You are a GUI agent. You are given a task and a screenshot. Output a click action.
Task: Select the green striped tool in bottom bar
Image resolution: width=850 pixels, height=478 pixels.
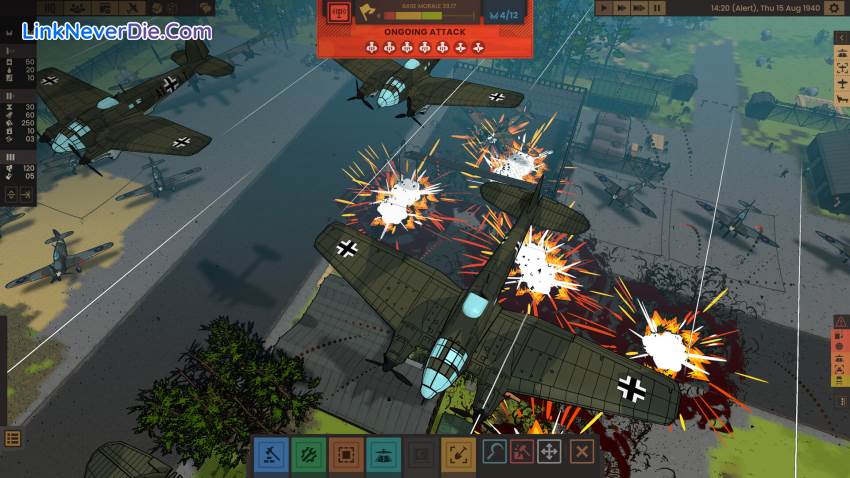point(307,453)
